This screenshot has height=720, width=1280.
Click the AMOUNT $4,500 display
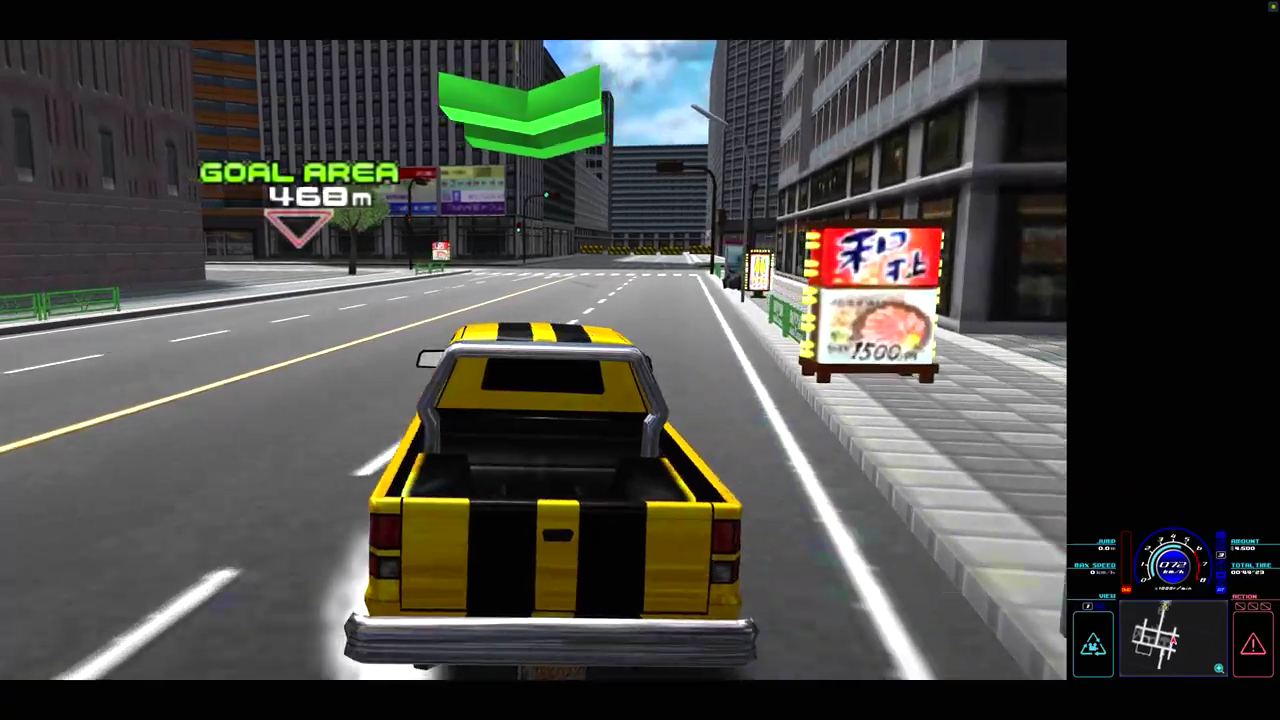click(x=1246, y=548)
